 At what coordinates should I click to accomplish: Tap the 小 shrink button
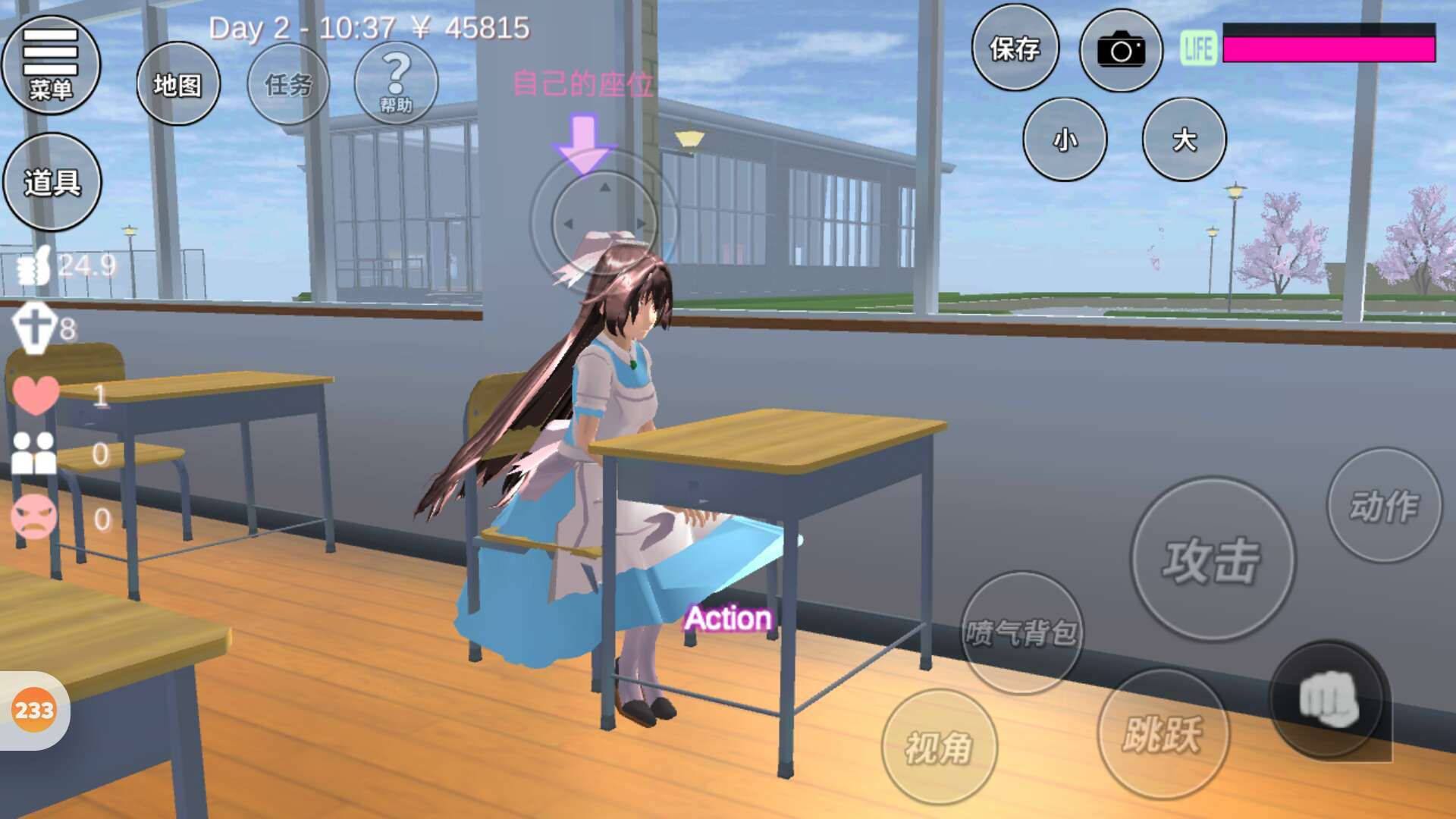pyautogui.click(x=1065, y=140)
